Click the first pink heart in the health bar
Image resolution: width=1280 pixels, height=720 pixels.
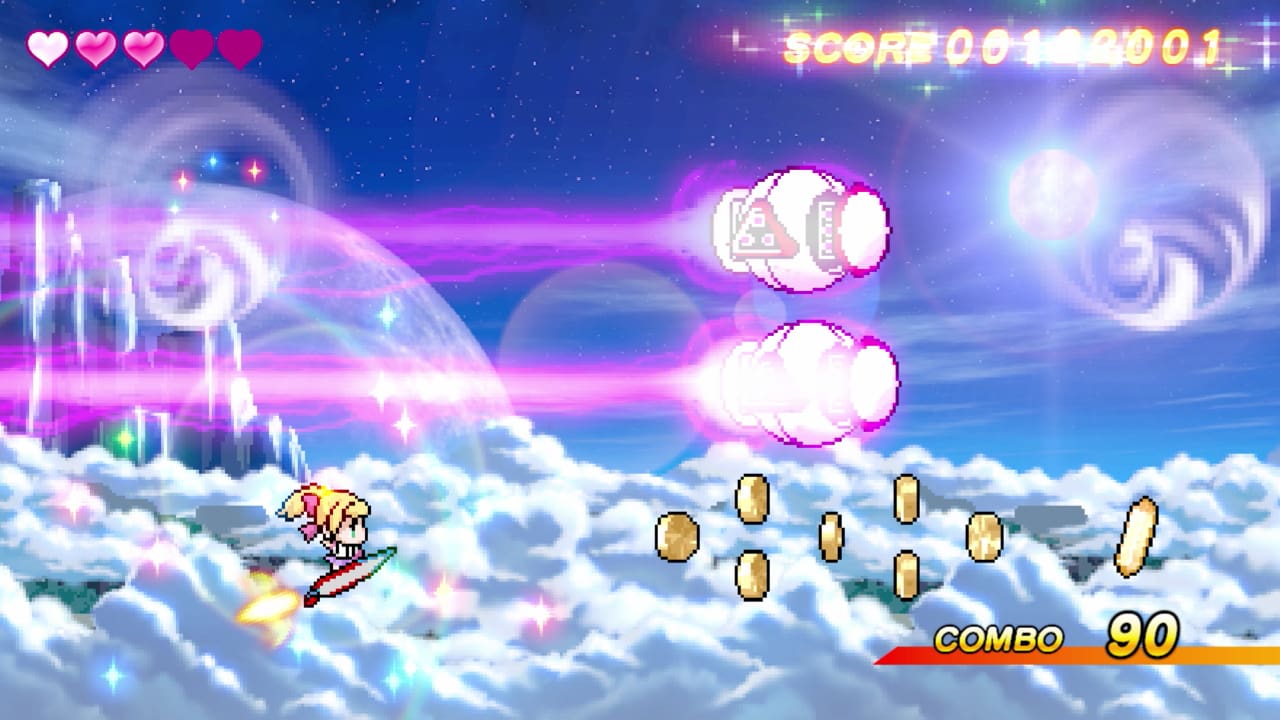click(47, 45)
